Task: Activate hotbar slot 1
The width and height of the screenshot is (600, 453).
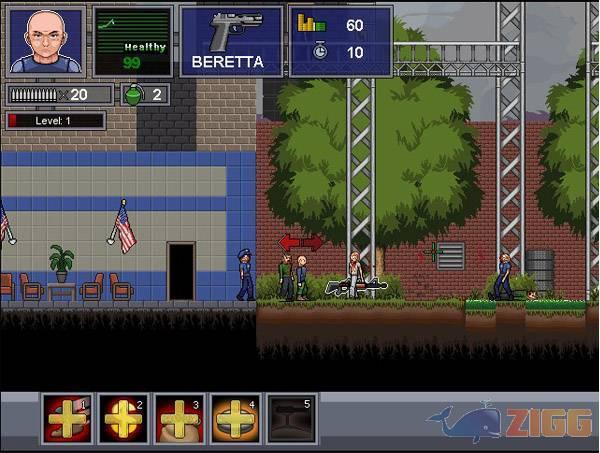Action: (x=67, y=419)
